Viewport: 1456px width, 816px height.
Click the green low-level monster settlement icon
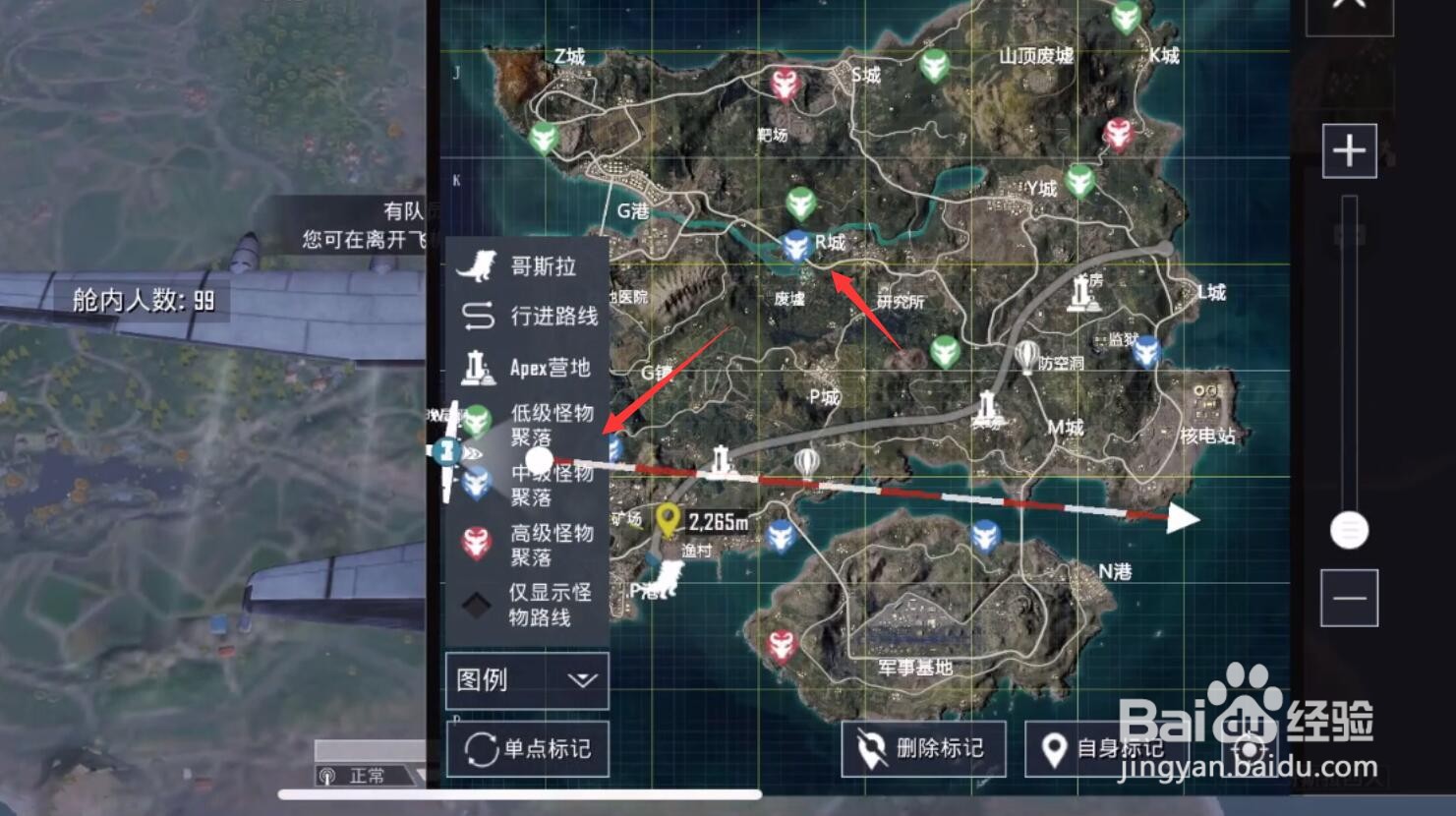(x=479, y=419)
